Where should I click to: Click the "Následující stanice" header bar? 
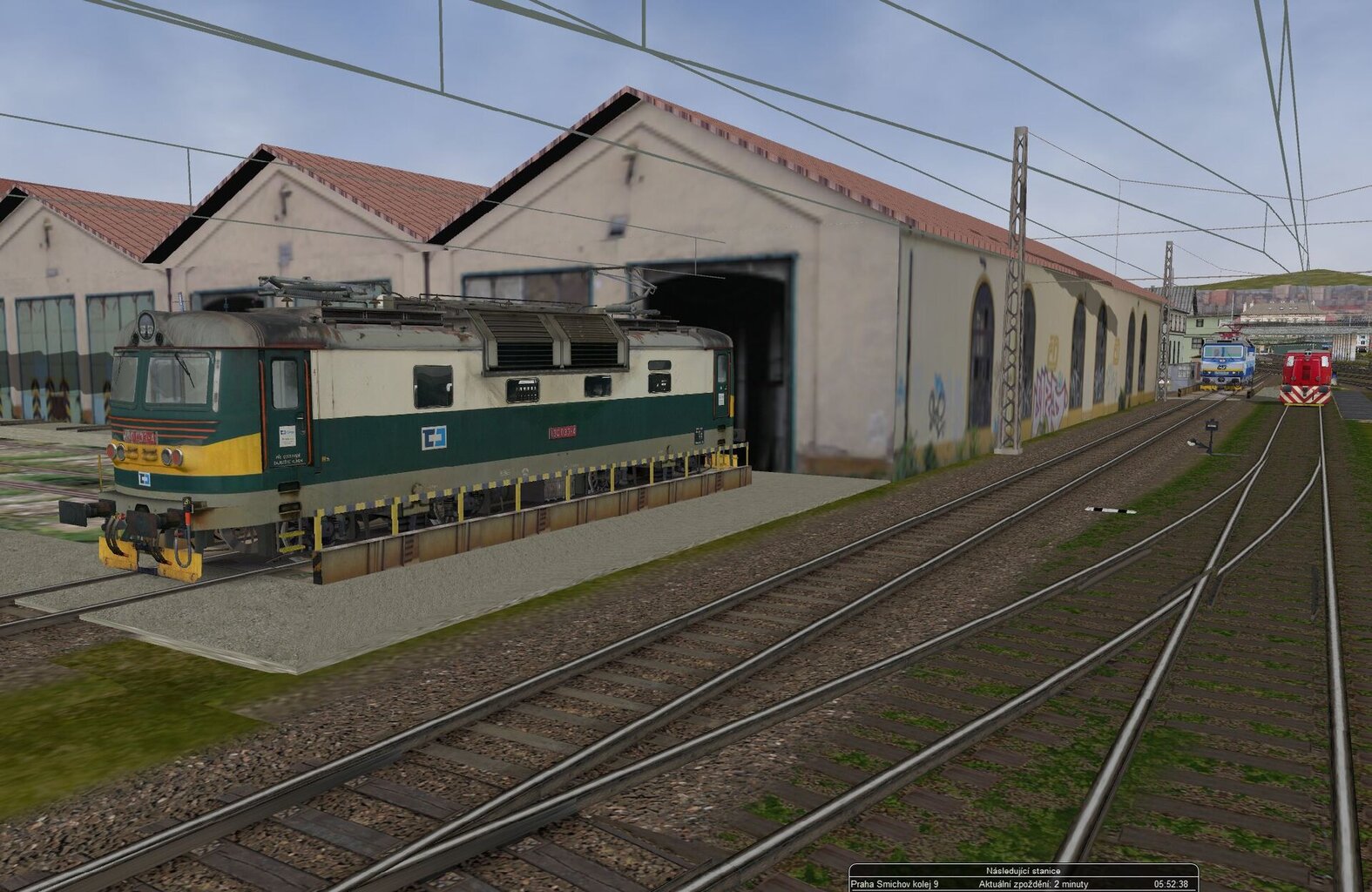click(1024, 869)
